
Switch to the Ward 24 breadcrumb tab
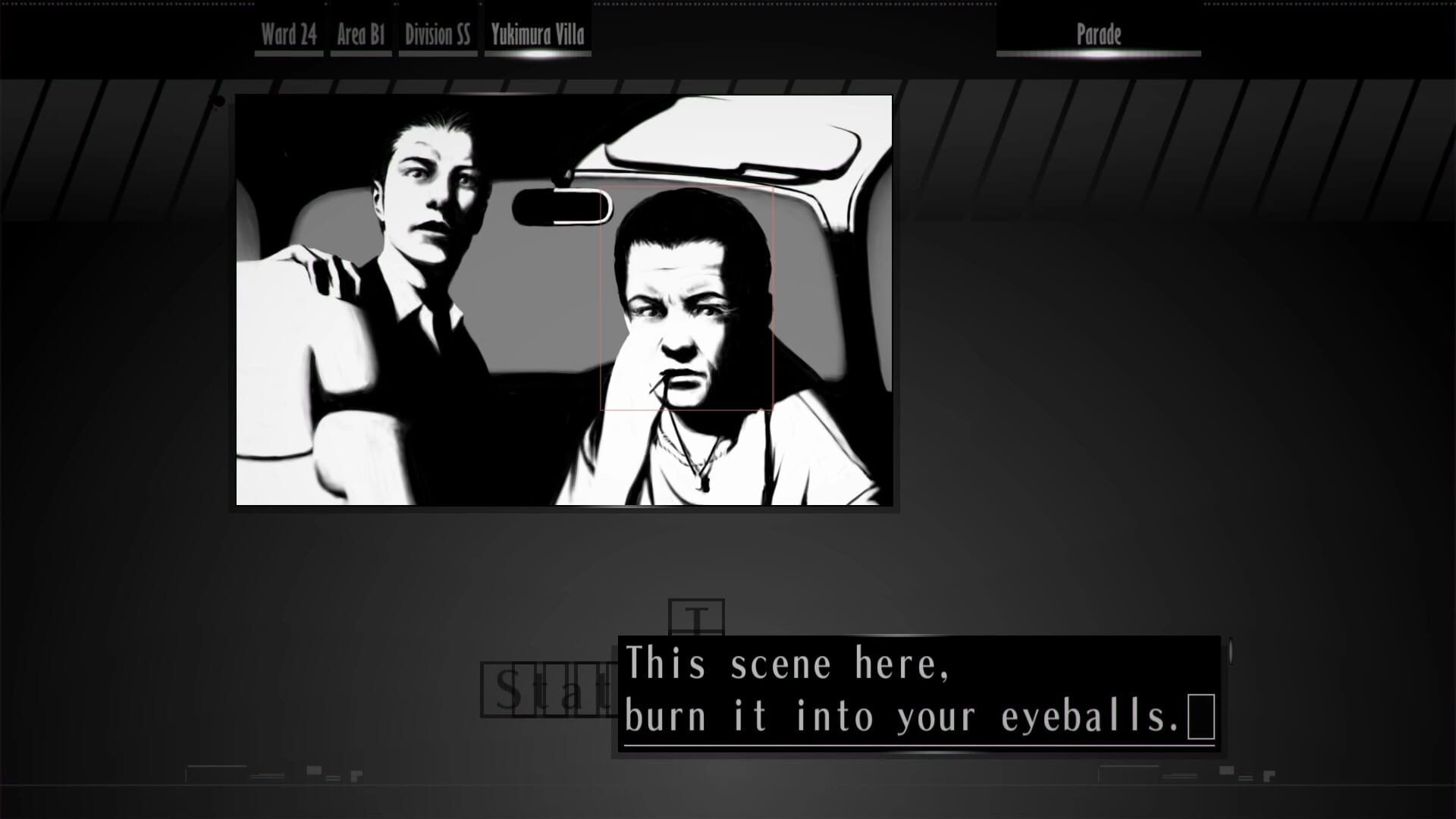(288, 33)
